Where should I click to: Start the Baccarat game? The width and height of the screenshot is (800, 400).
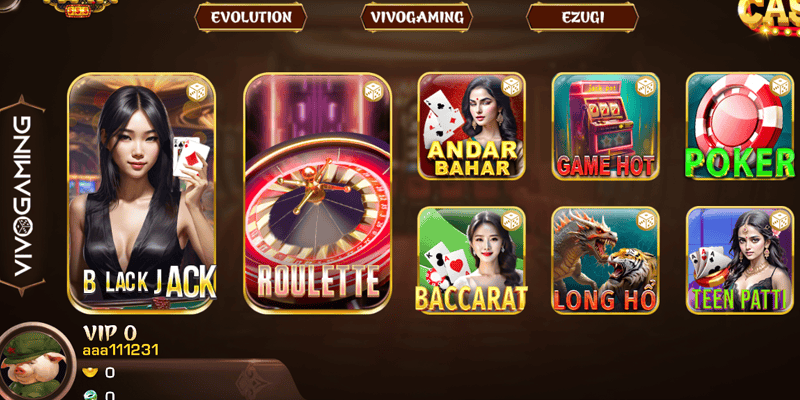tap(471, 260)
